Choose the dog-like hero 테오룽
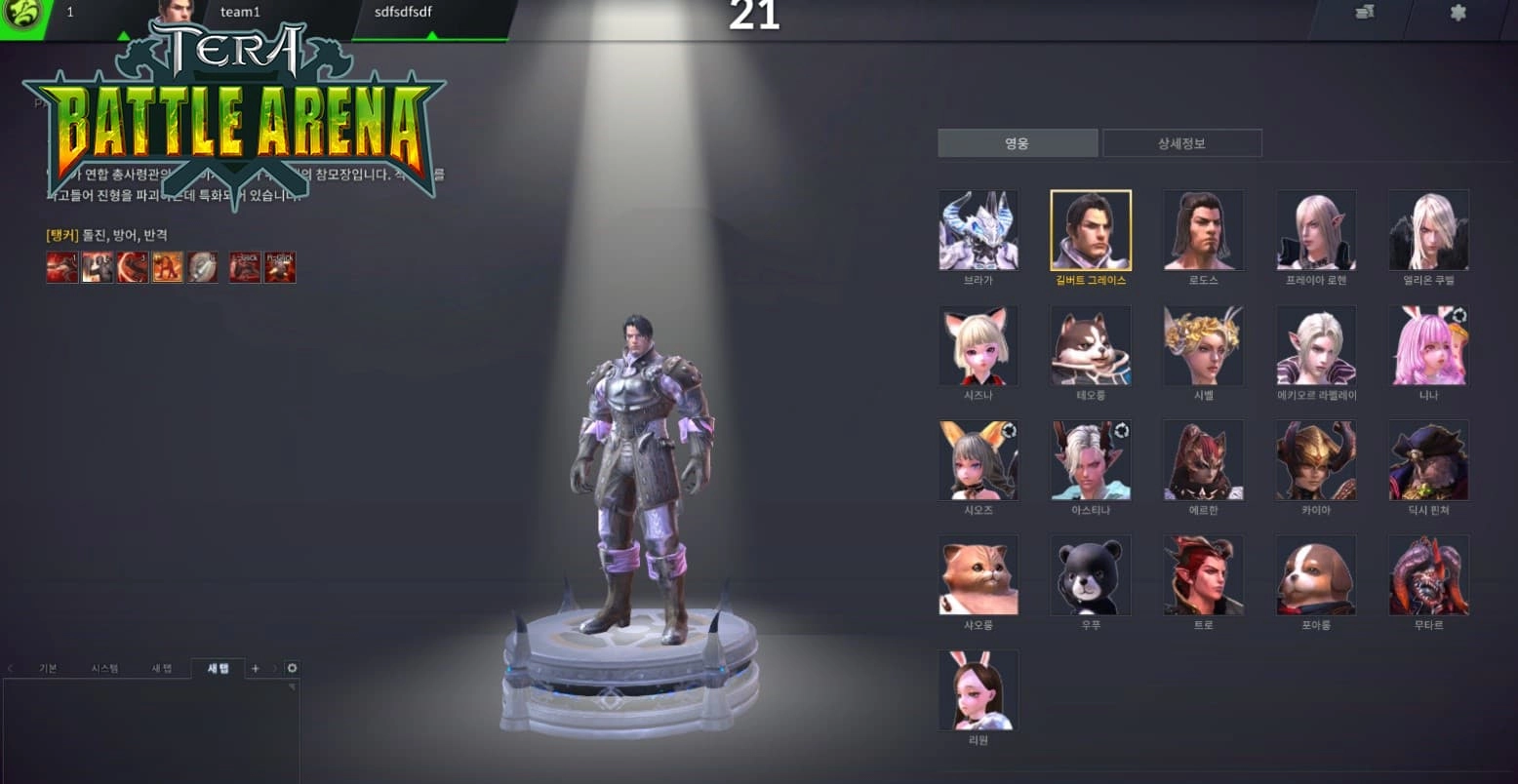 (x=1091, y=345)
